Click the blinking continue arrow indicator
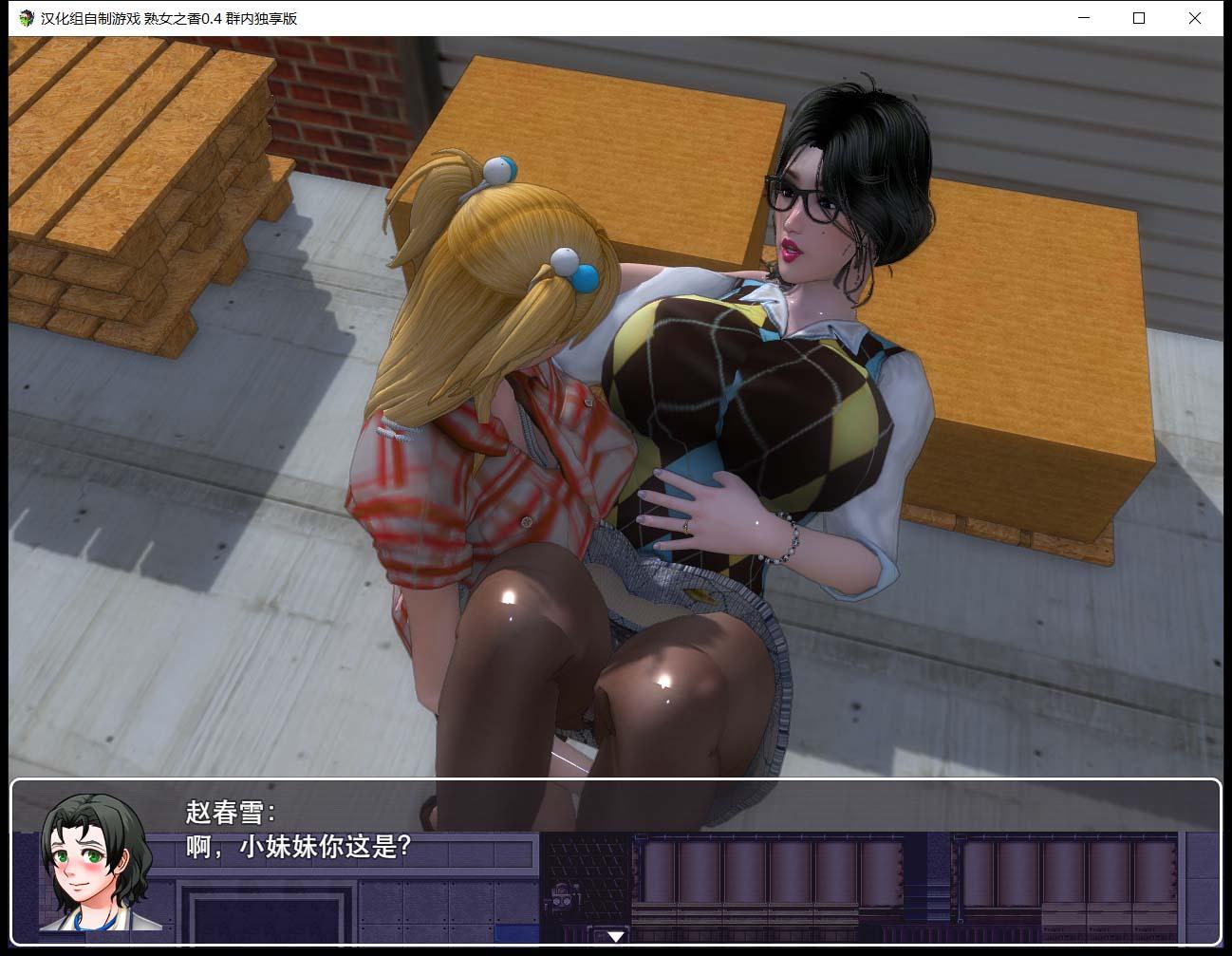 tap(615, 936)
